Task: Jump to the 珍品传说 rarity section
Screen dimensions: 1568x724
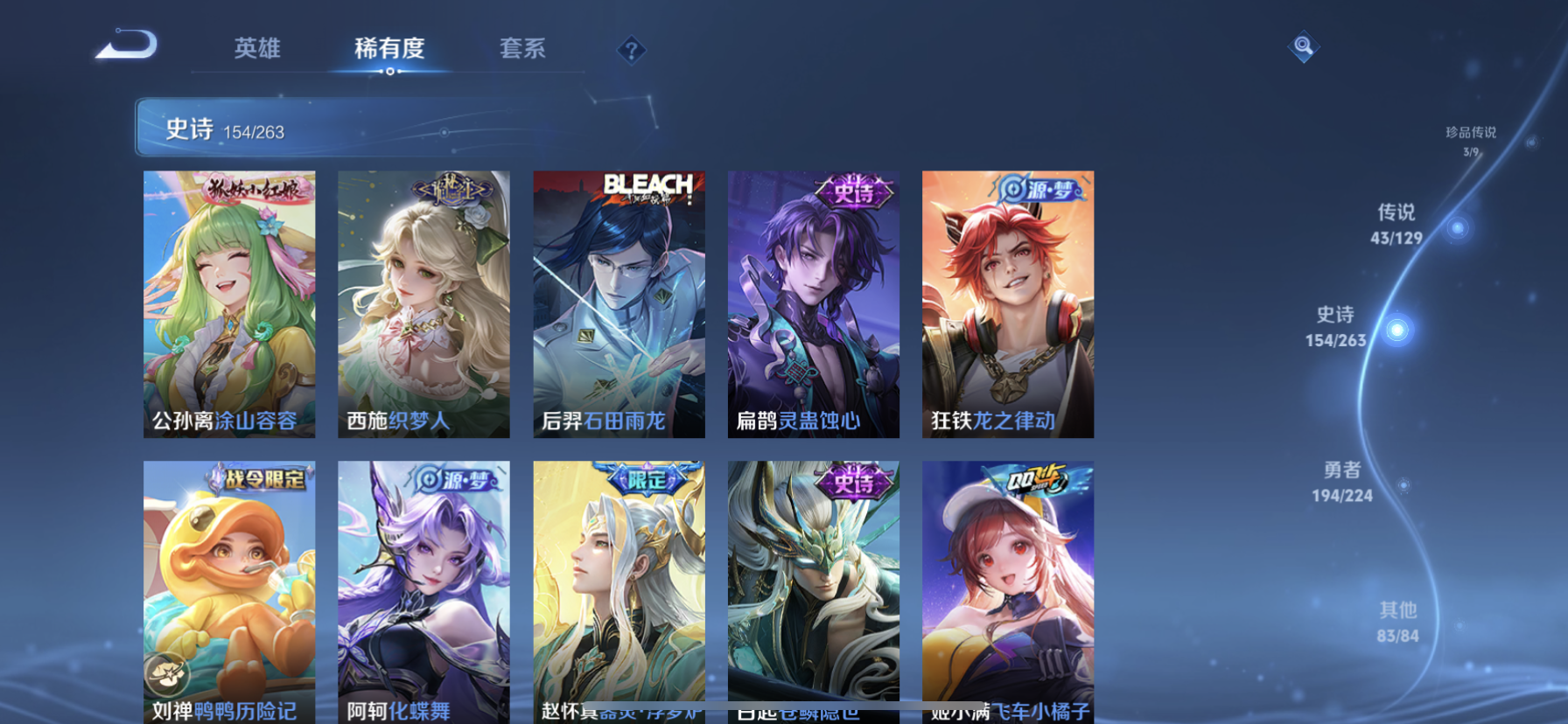Action: [1471, 140]
